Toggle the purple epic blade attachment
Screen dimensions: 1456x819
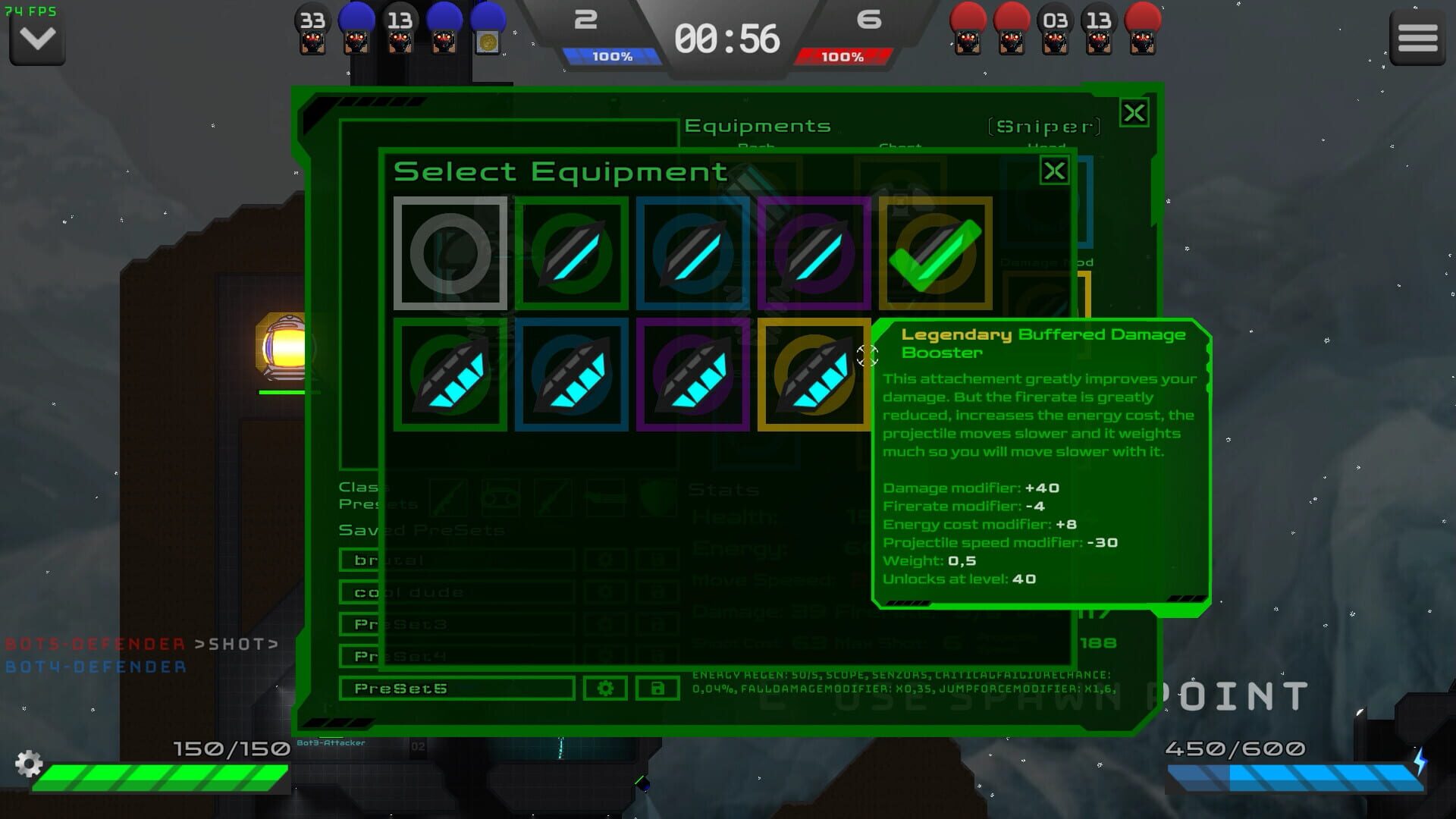tap(814, 254)
